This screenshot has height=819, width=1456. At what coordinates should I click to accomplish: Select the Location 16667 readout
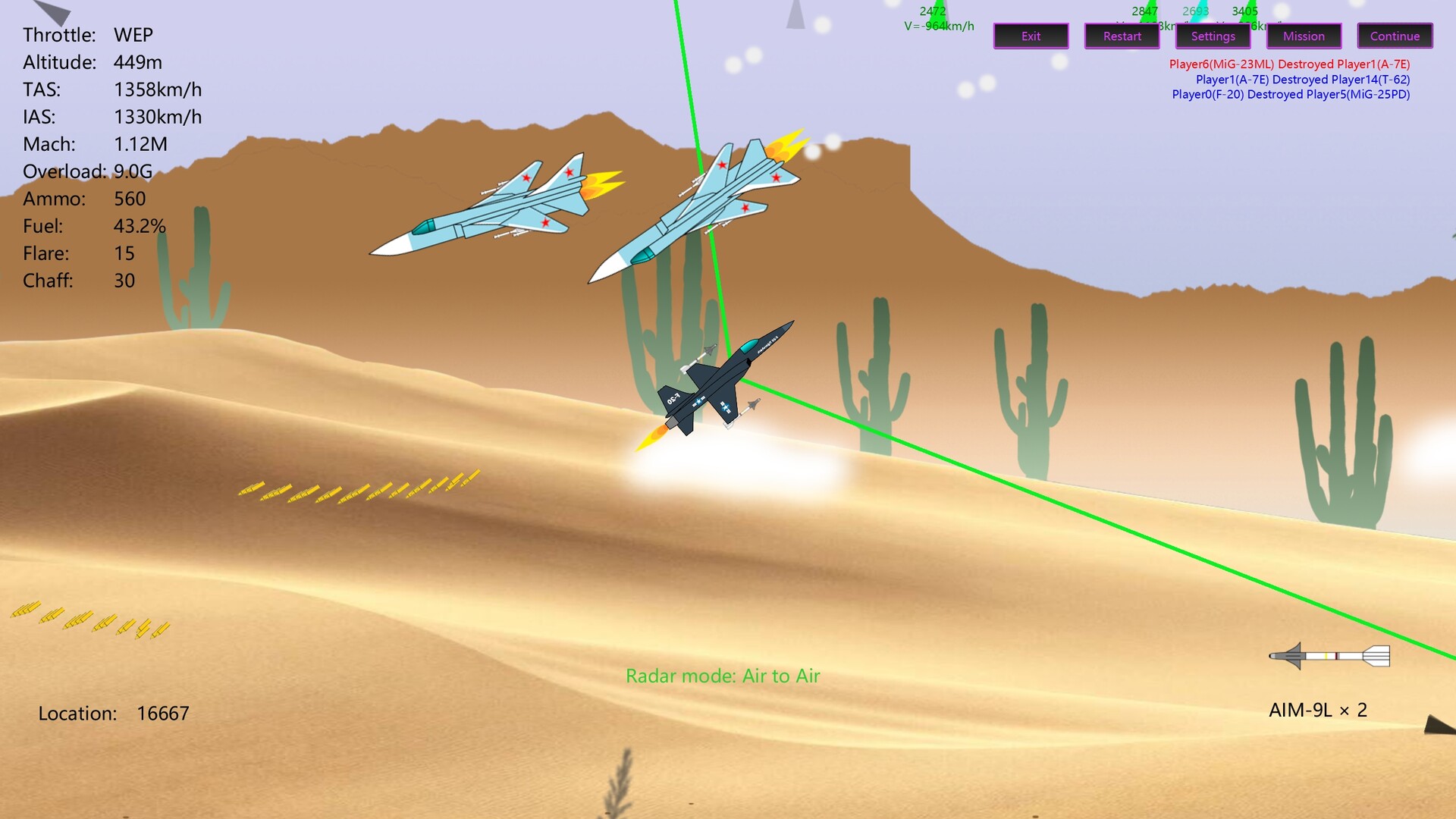point(114,713)
